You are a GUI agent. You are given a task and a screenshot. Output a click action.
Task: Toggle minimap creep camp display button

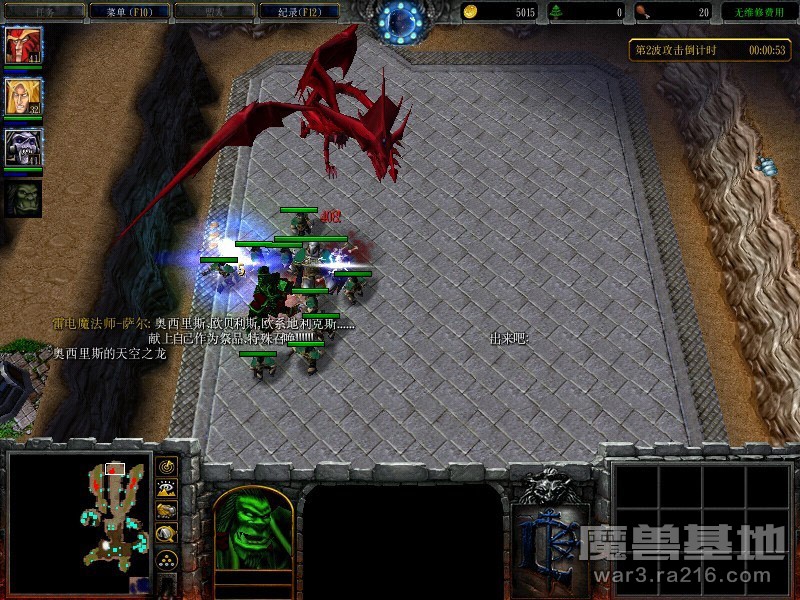tap(166, 534)
